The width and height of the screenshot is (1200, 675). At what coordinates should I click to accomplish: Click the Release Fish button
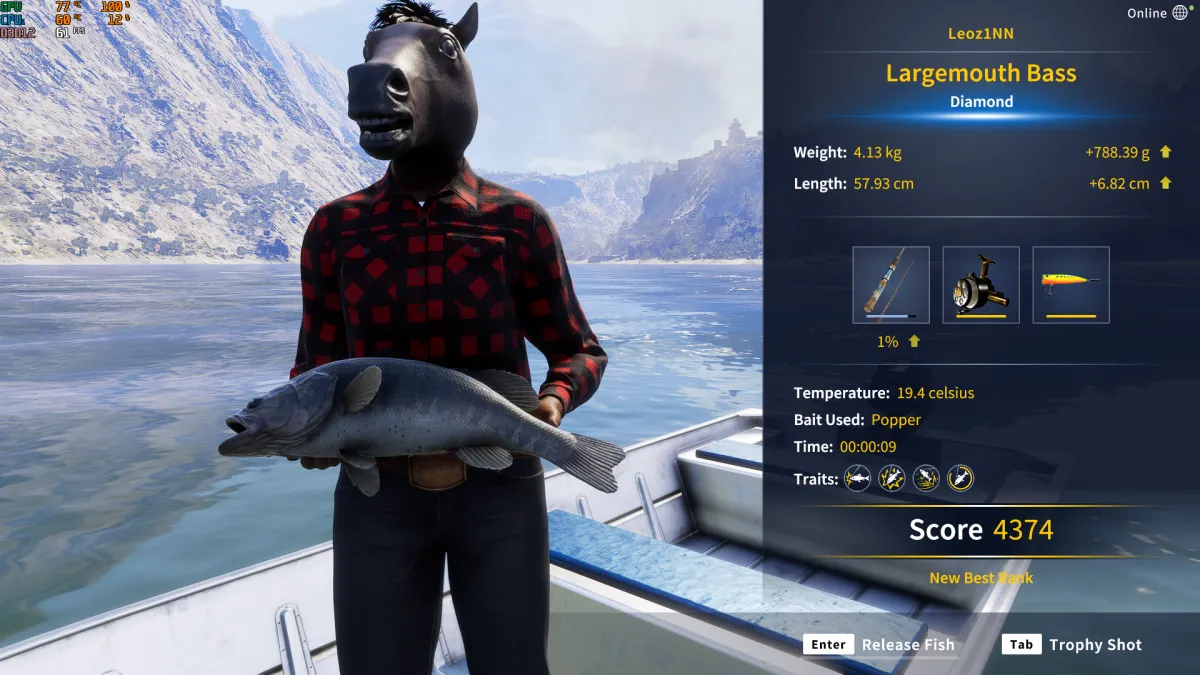[x=880, y=645]
